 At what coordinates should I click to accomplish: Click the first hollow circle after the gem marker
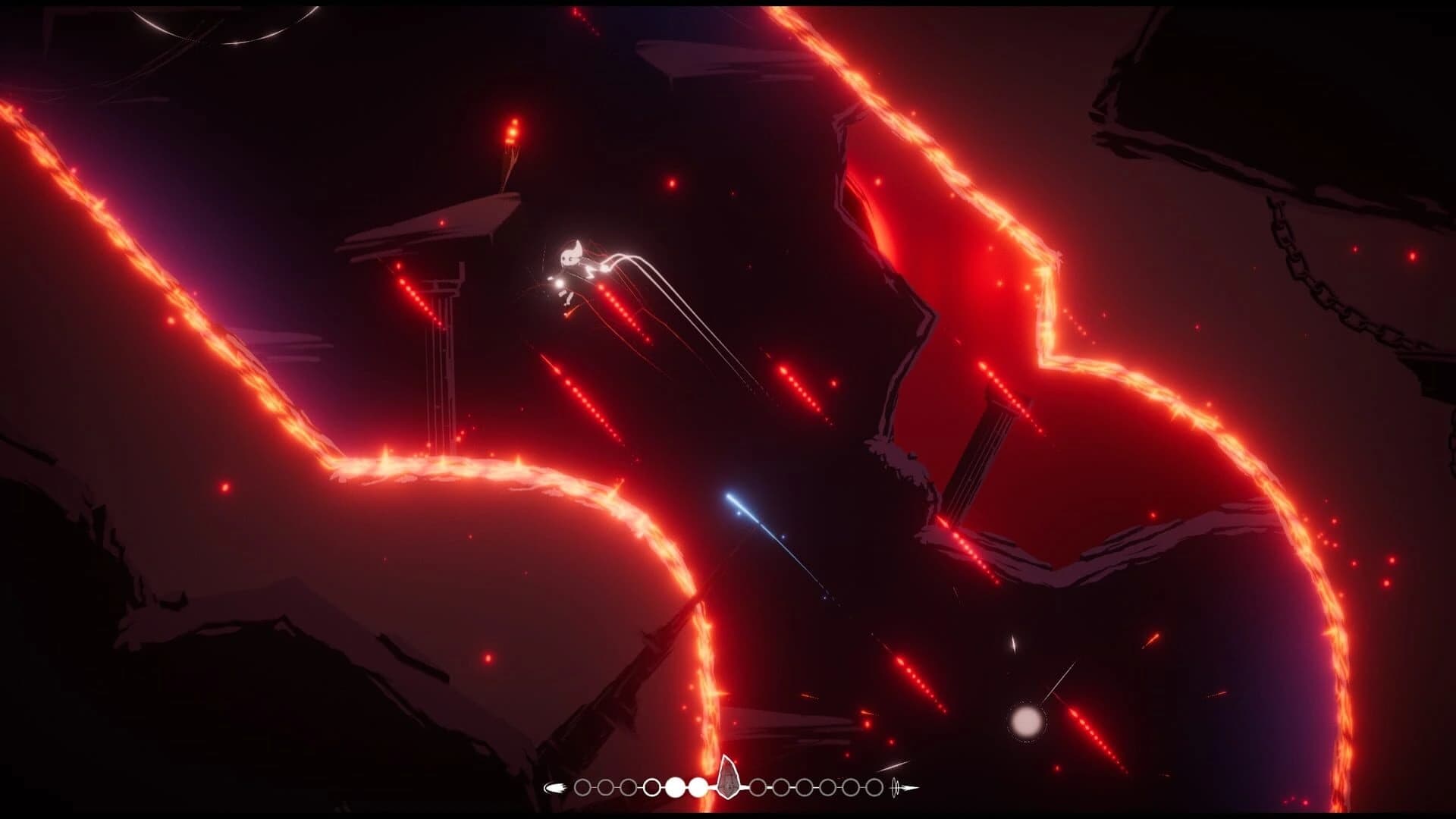click(x=758, y=786)
